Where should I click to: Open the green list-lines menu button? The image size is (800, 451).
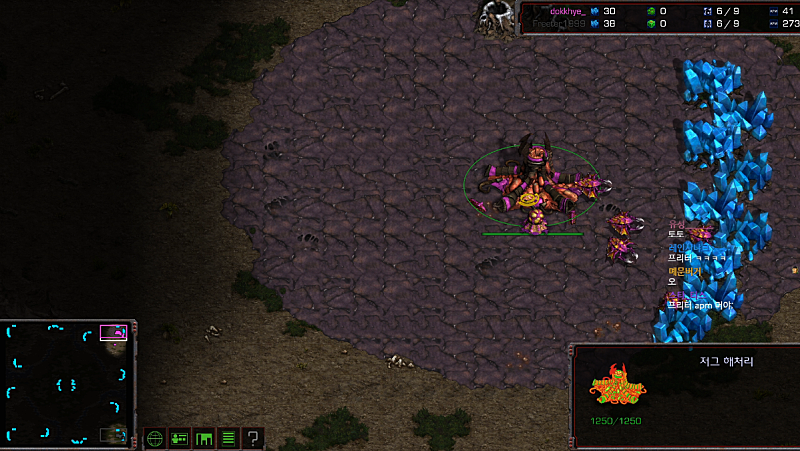coord(228,438)
